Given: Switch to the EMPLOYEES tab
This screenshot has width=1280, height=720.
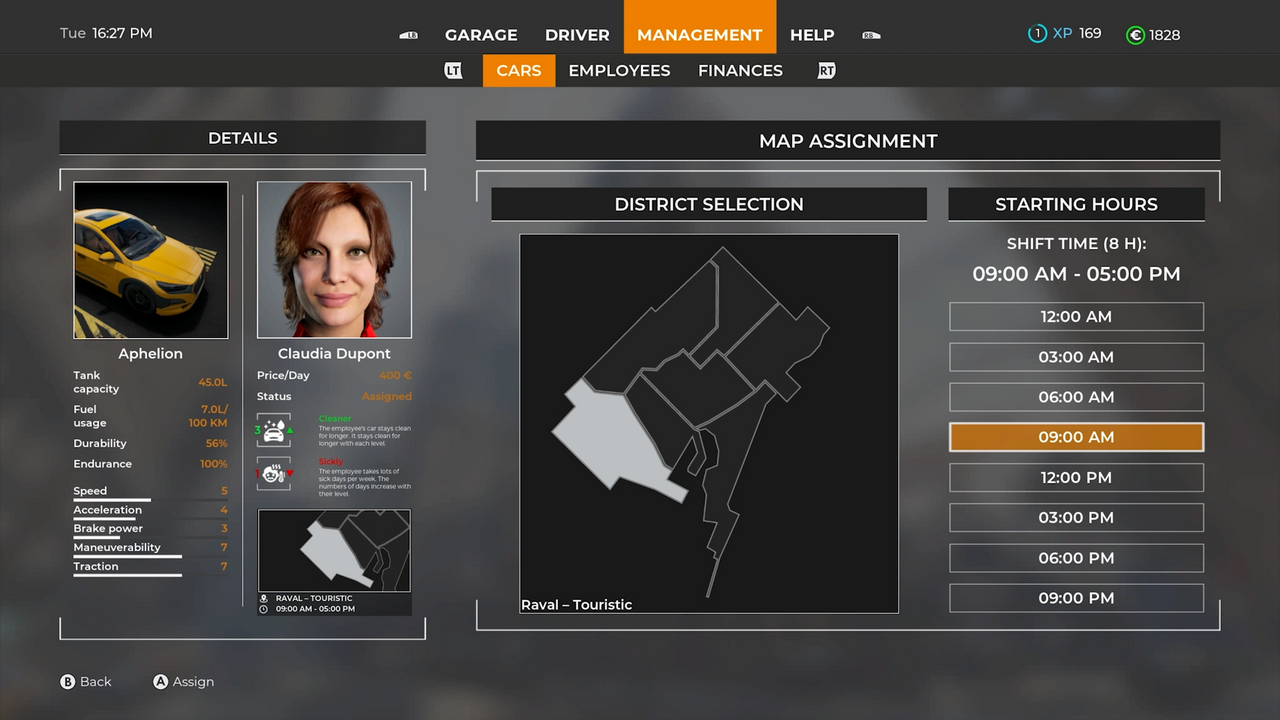Looking at the screenshot, I should click(619, 70).
